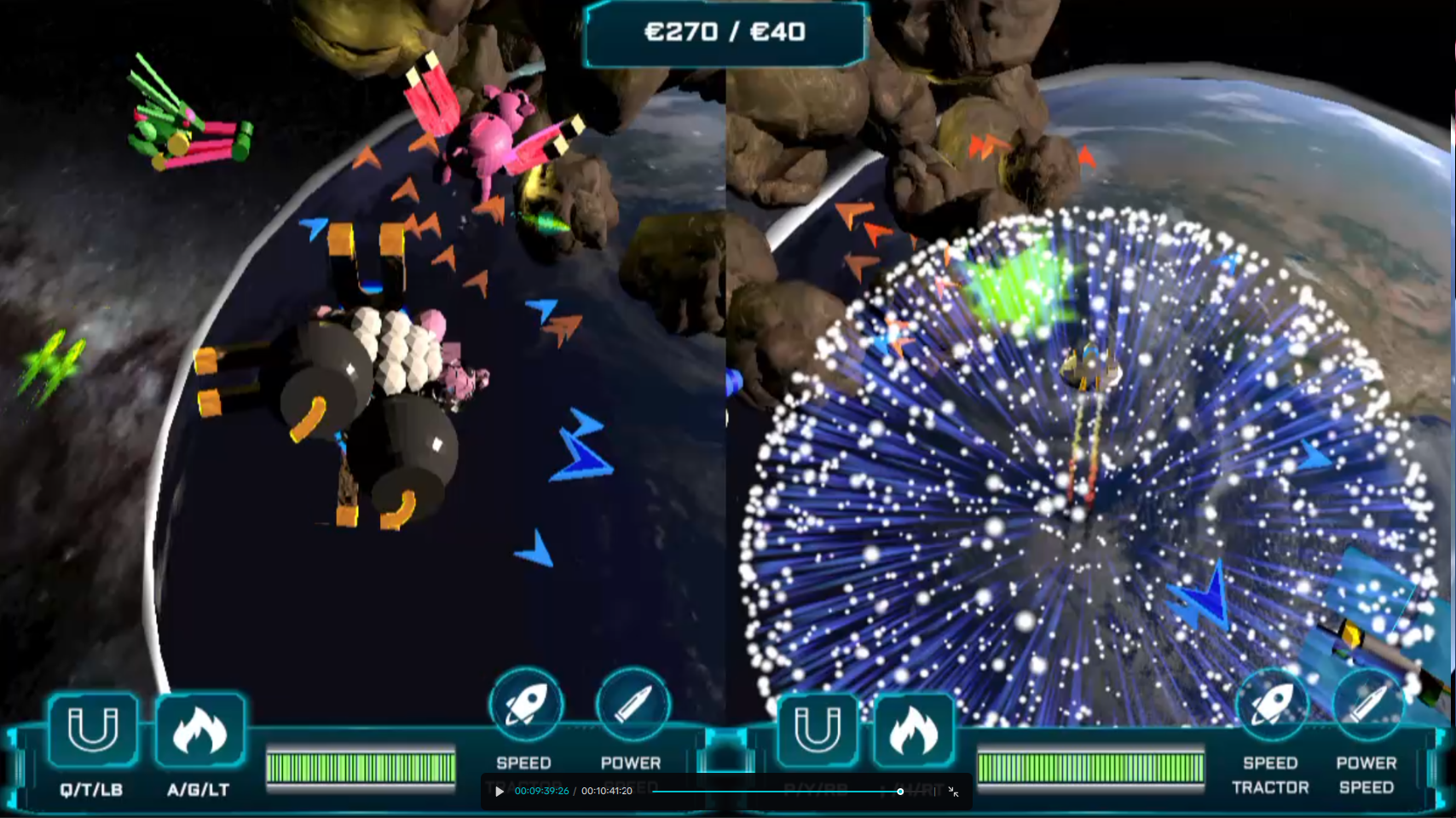Select the first player's rocket Speed upgrade
This screenshot has width=1456, height=818.
point(525,705)
